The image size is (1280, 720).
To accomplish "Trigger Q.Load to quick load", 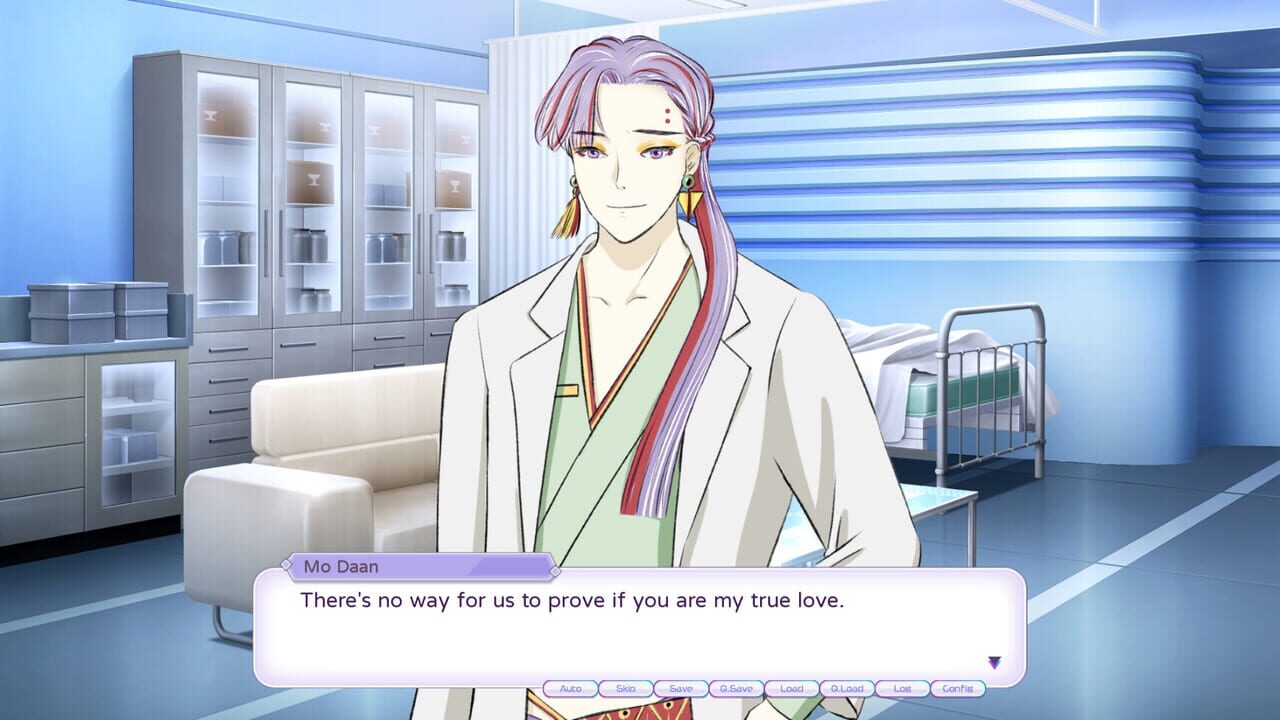I will click(847, 688).
